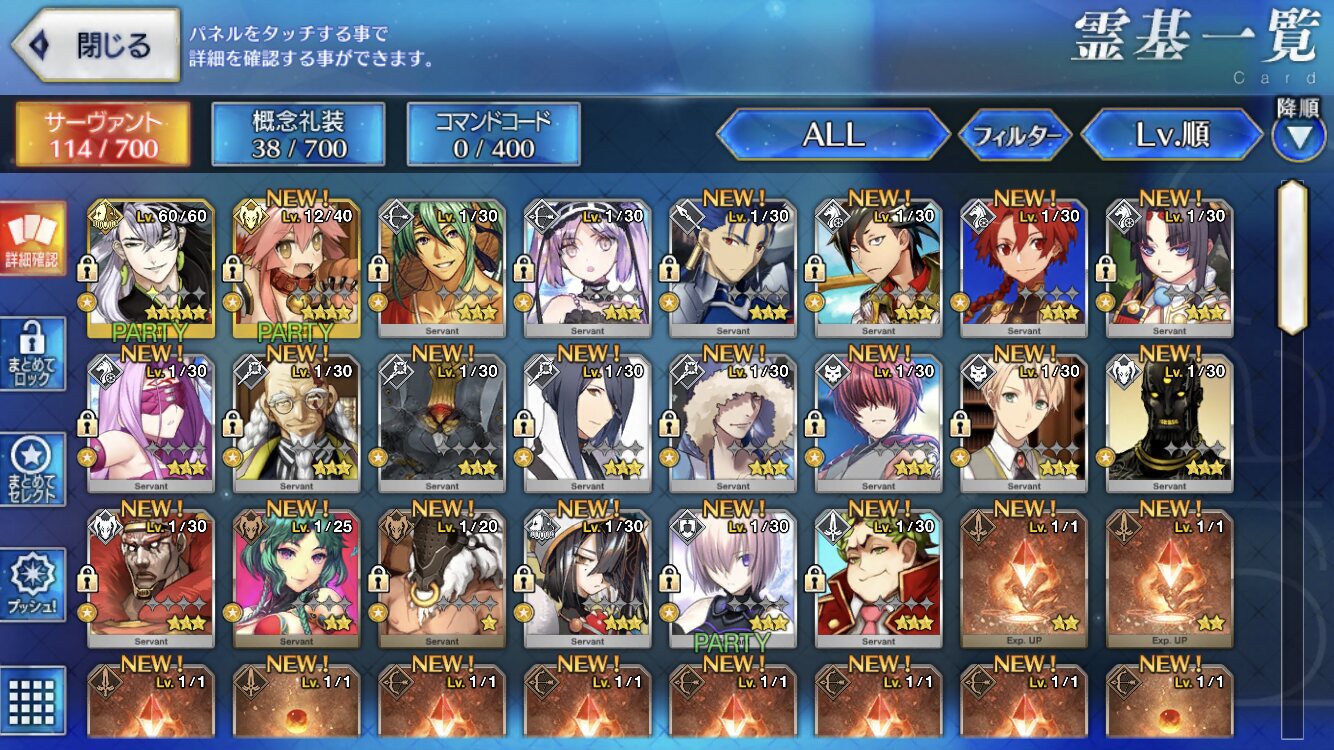Click the vertical list scrollbar handle

click(1292, 258)
